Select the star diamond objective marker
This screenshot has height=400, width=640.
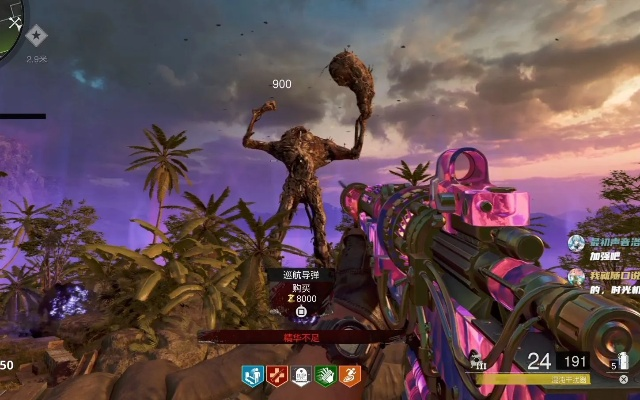tap(37, 36)
